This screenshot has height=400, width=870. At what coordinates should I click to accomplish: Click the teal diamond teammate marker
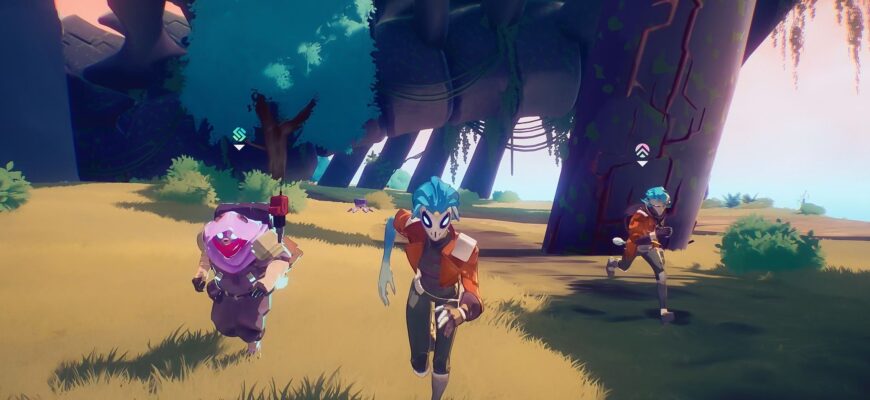pyautogui.click(x=239, y=135)
